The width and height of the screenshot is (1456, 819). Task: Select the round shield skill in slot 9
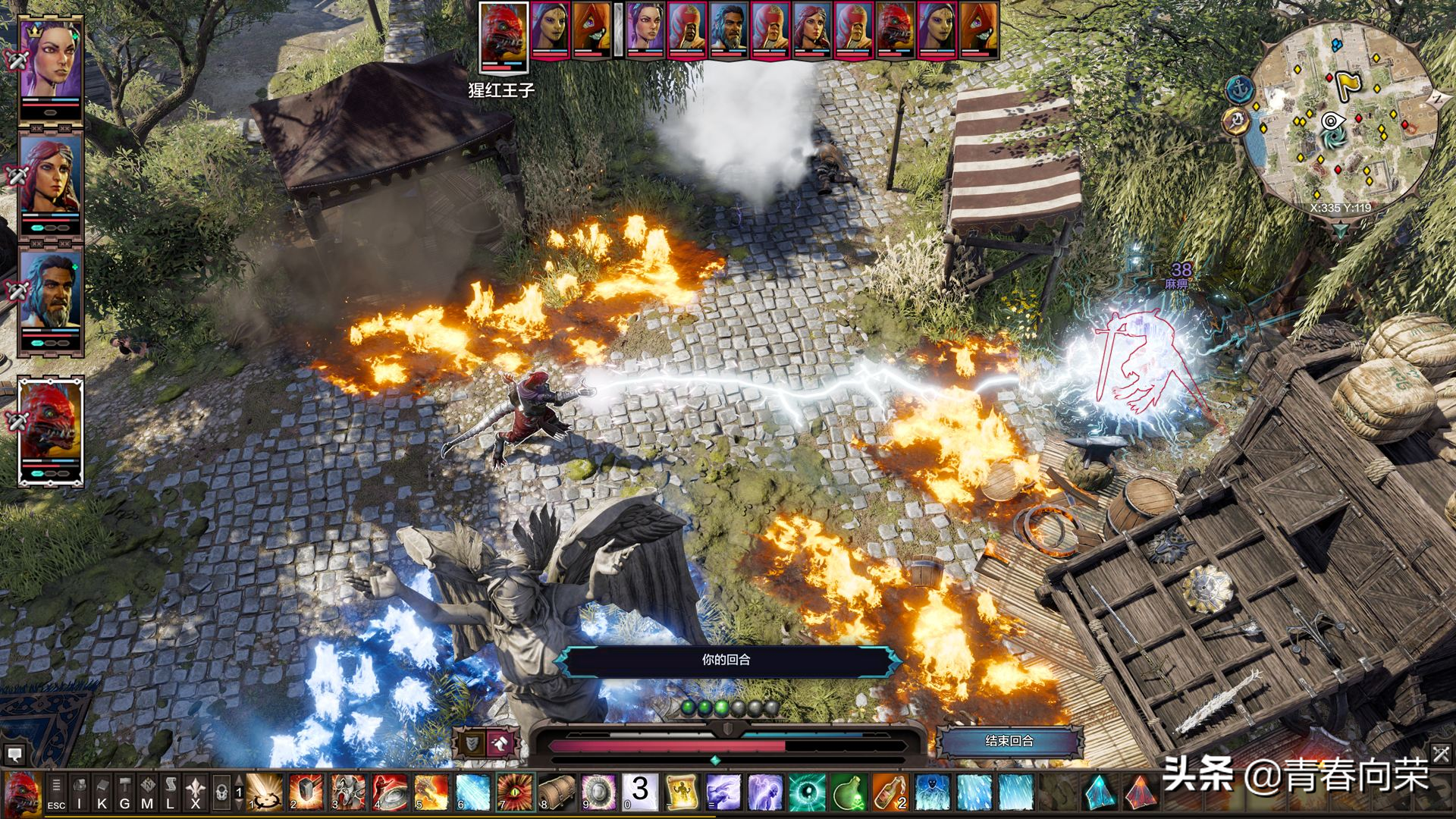click(598, 792)
